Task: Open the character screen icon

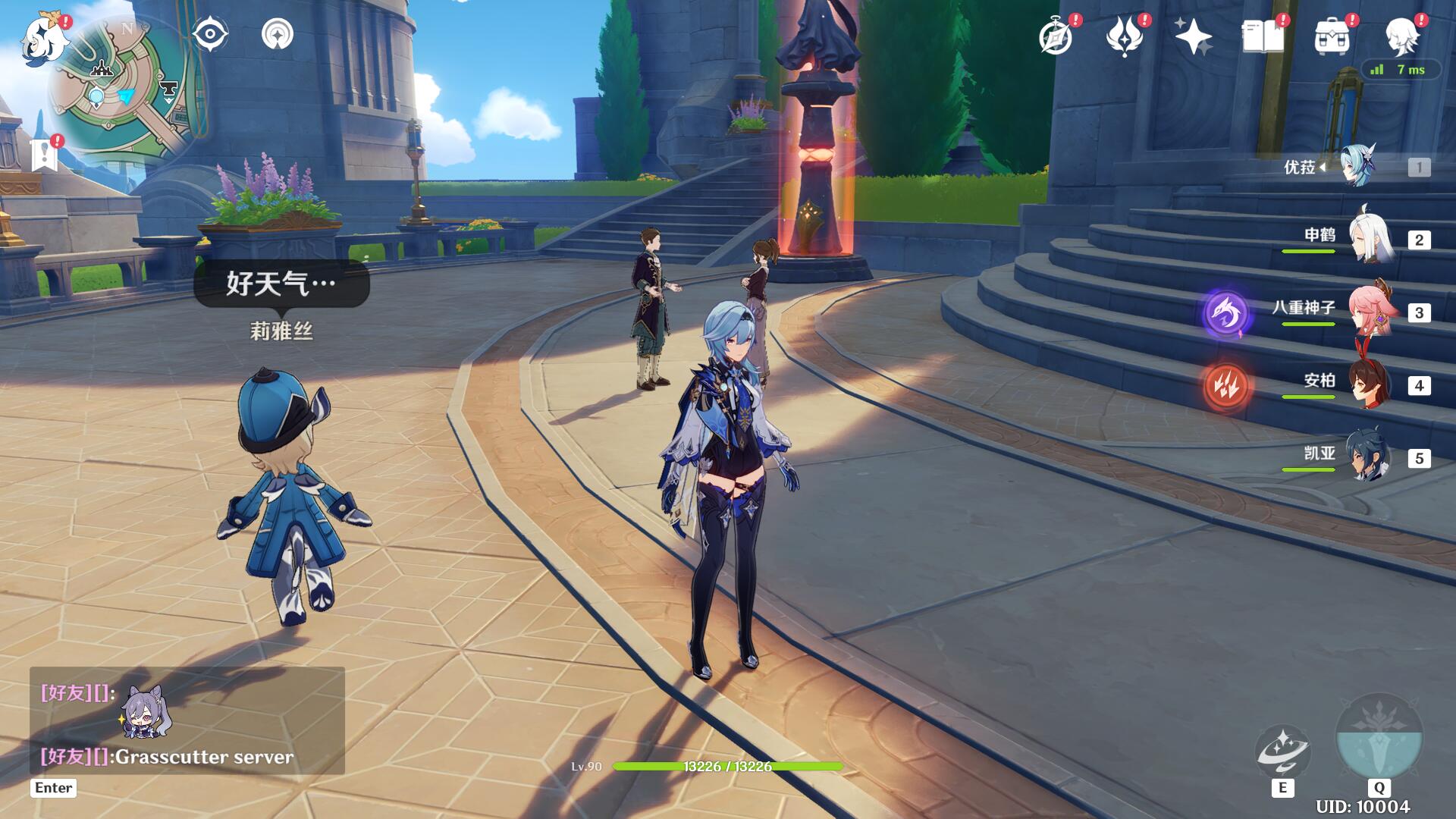Action: [1401, 36]
